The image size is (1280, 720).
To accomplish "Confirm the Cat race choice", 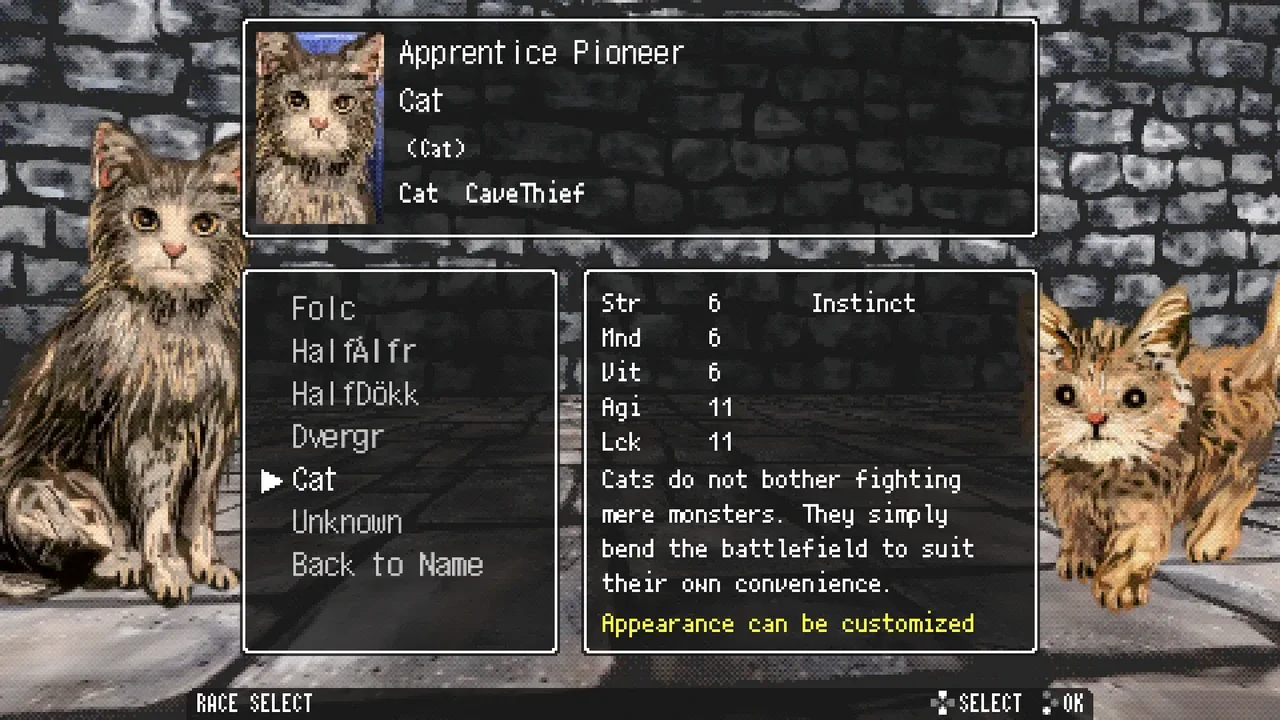I will tap(314, 481).
